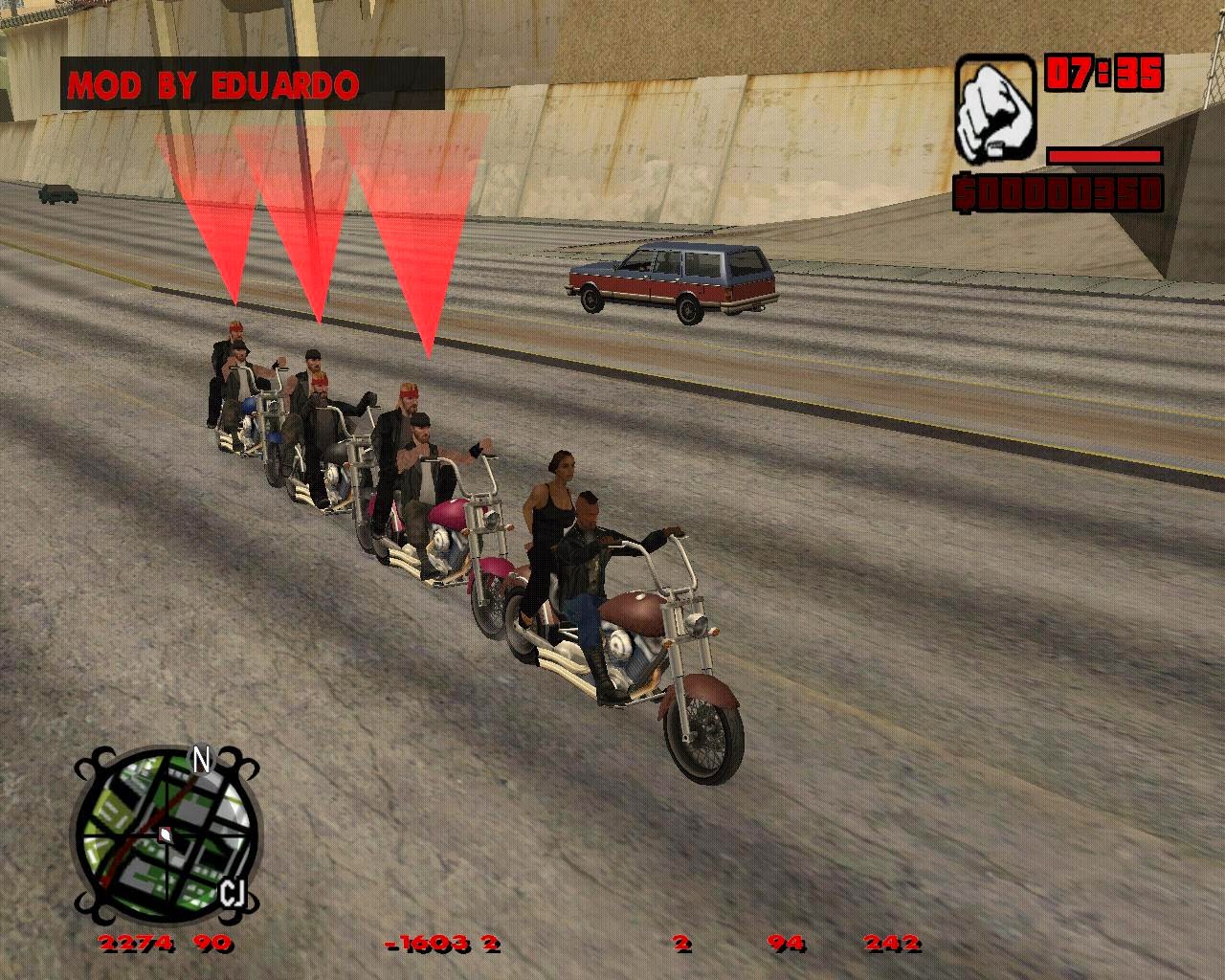
Task: Click the debug value -1603 2
Action: pyautogui.click(x=440, y=944)
